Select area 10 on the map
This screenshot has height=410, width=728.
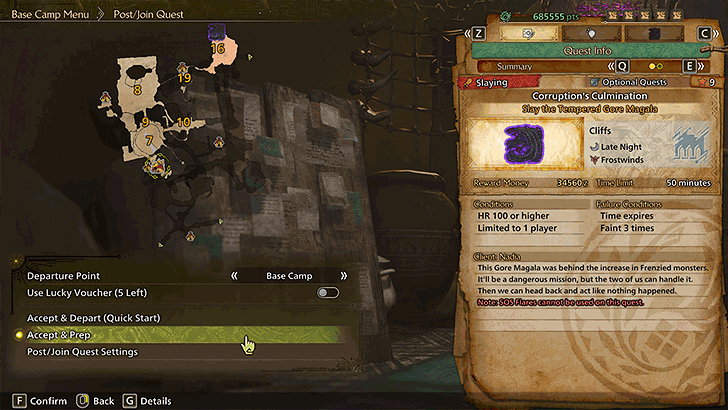[x=183, y=122]
